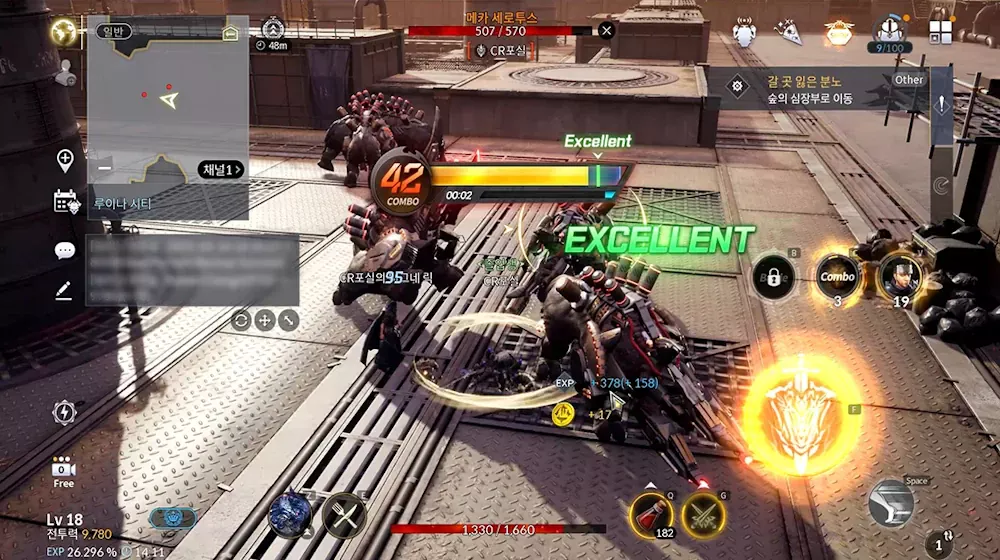The height and width of the screenshot is (560, 1000).
Task: Switch to the Other quest tab
Action: [909, 80]
